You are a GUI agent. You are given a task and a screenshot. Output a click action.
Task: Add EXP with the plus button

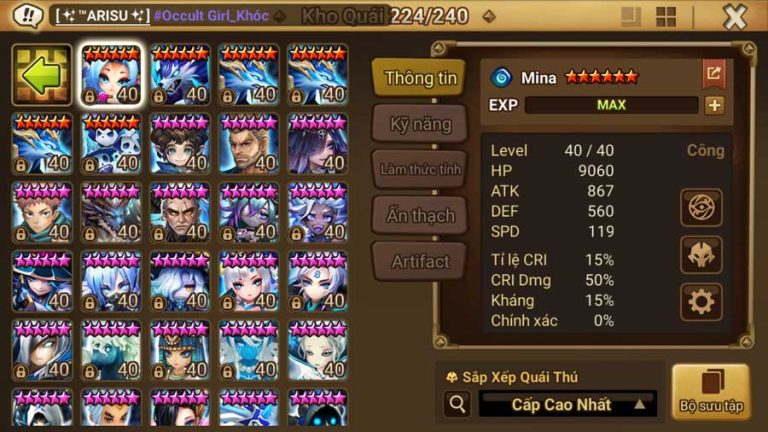tap(714, 105)
